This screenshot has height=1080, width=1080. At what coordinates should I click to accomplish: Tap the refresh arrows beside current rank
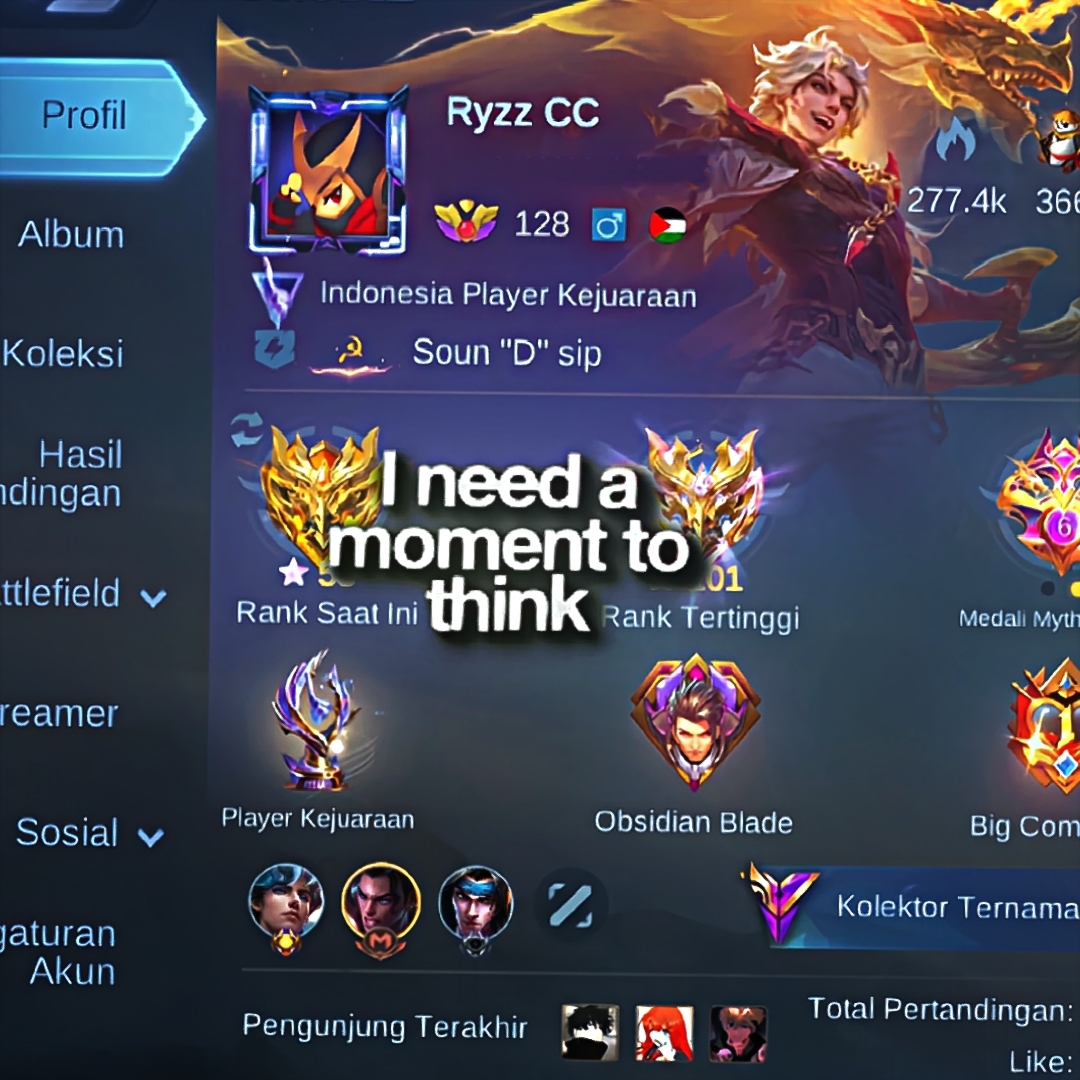(246, 430)
